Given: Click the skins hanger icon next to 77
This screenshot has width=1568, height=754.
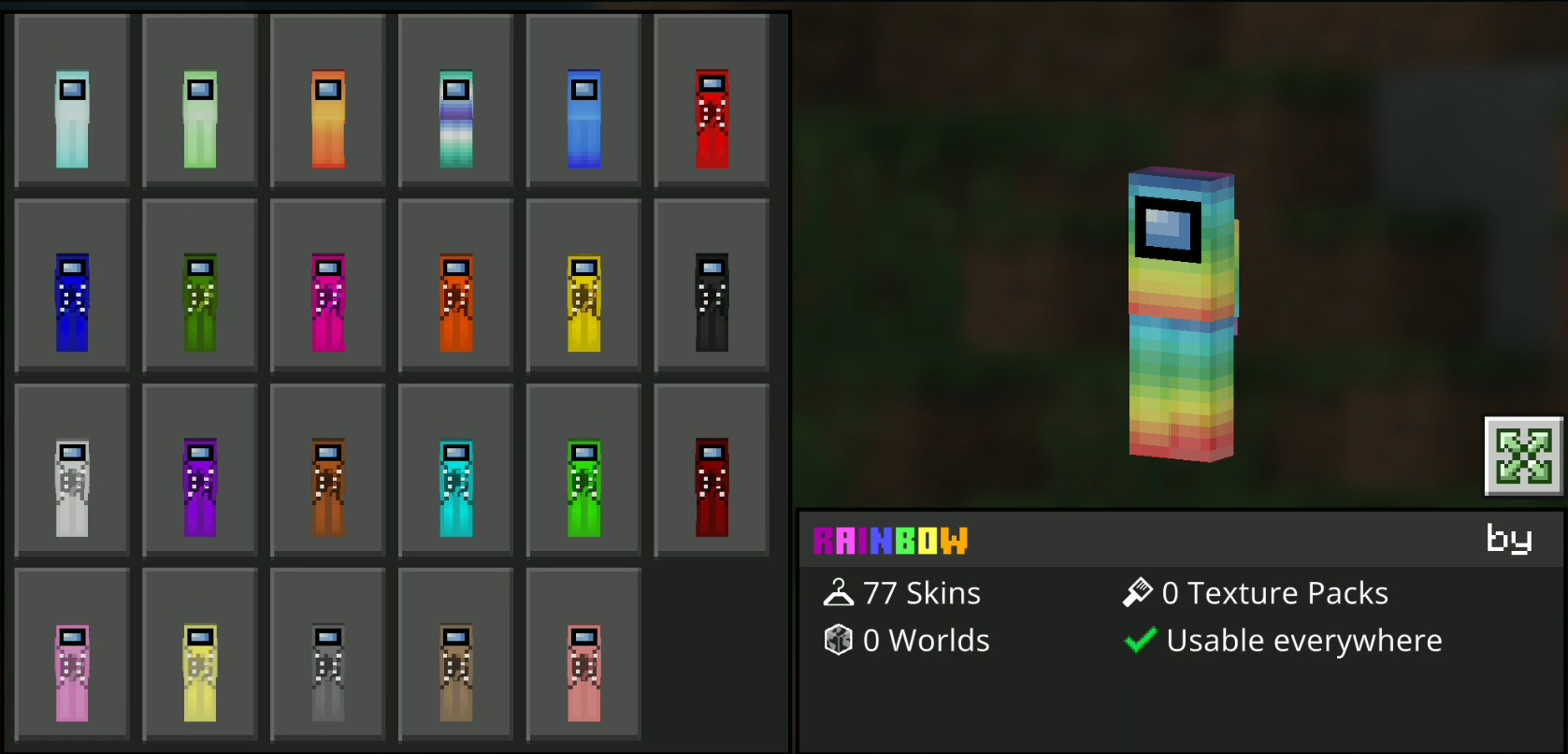Looking at the screenshot, I should 841,592.
